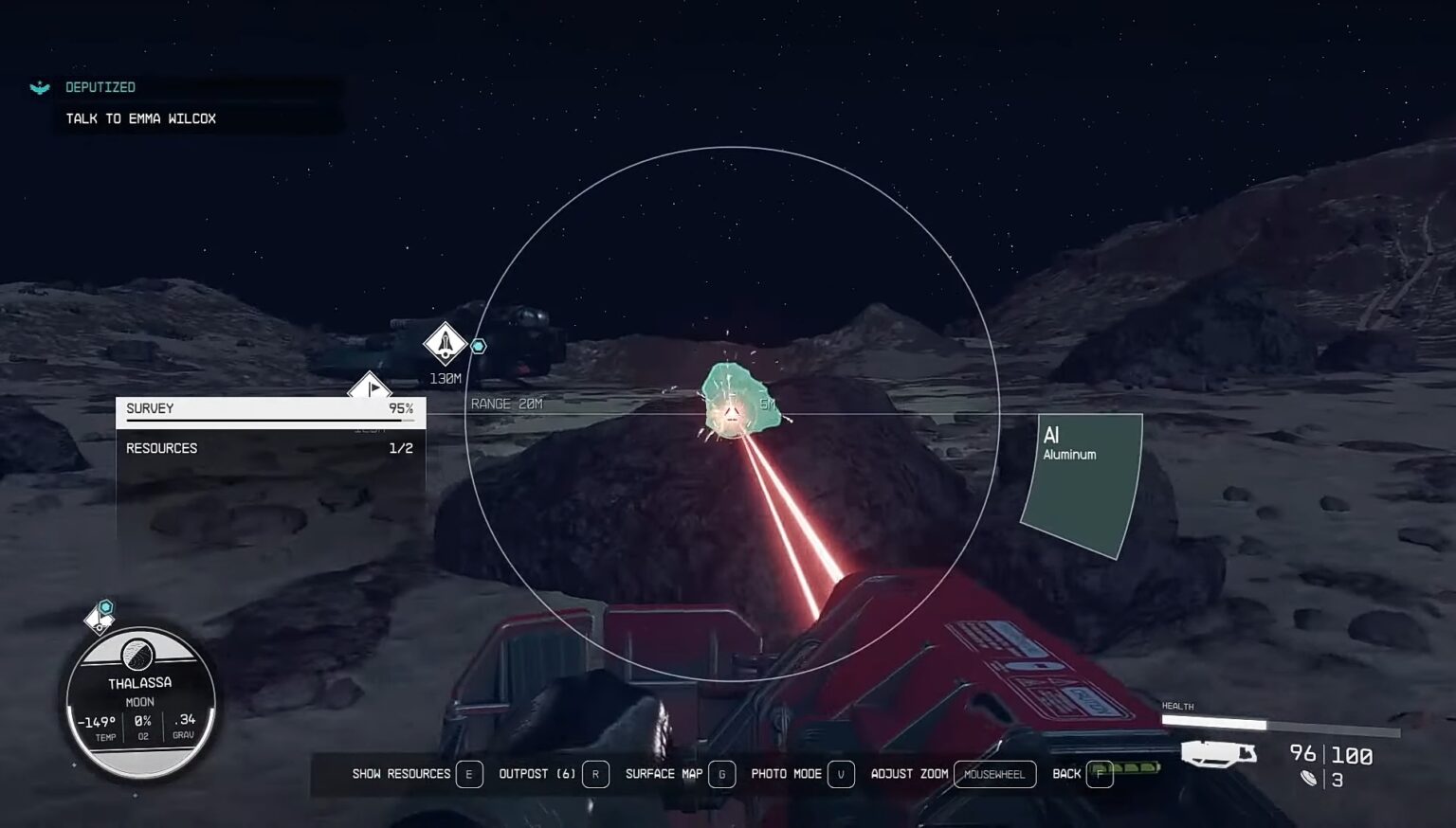Click the grenade icon next to the count 3
The height and width of the screenshot is (828, 1456).
[x=1309, y=777]
